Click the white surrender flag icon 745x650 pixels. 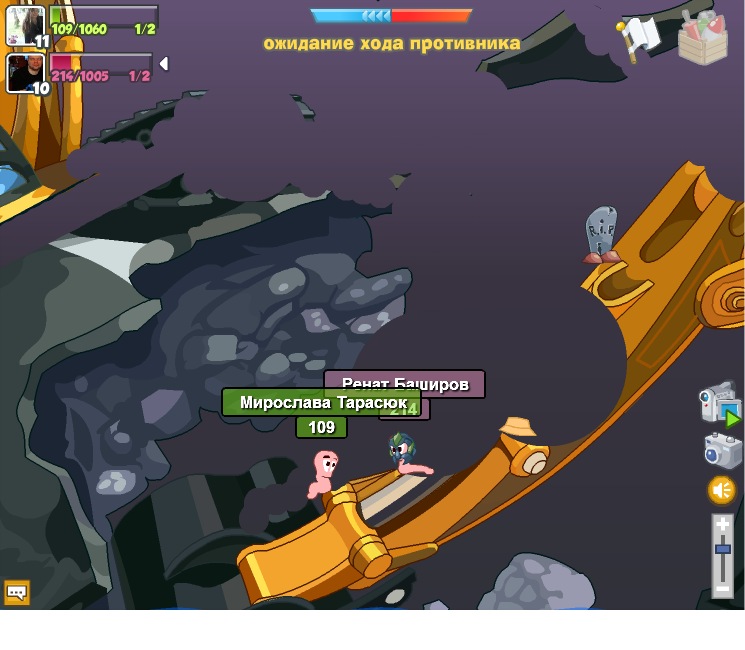click(638, 37)
